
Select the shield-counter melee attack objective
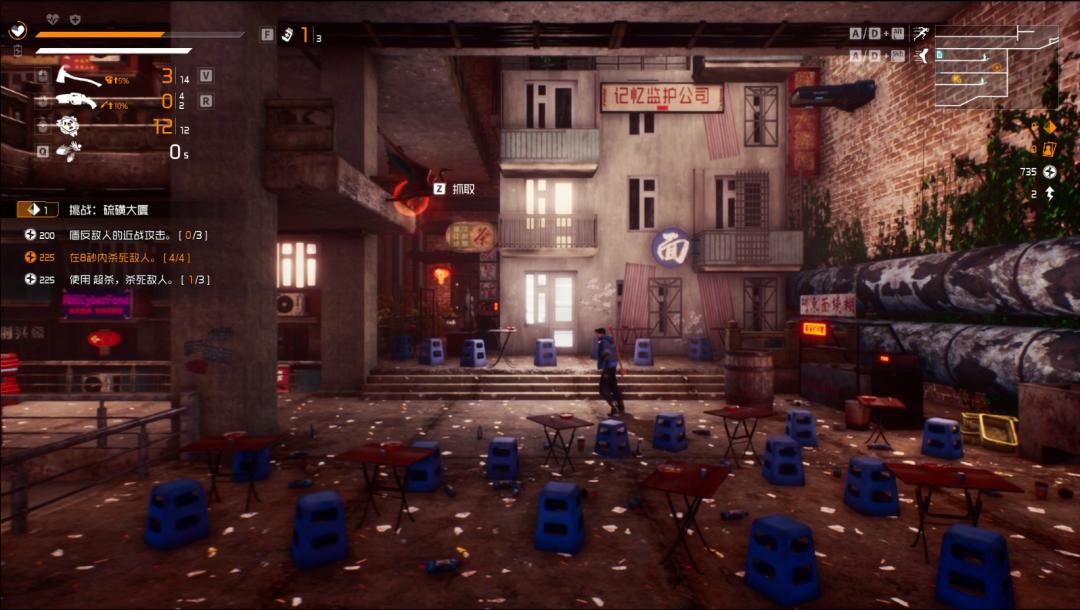137,235
